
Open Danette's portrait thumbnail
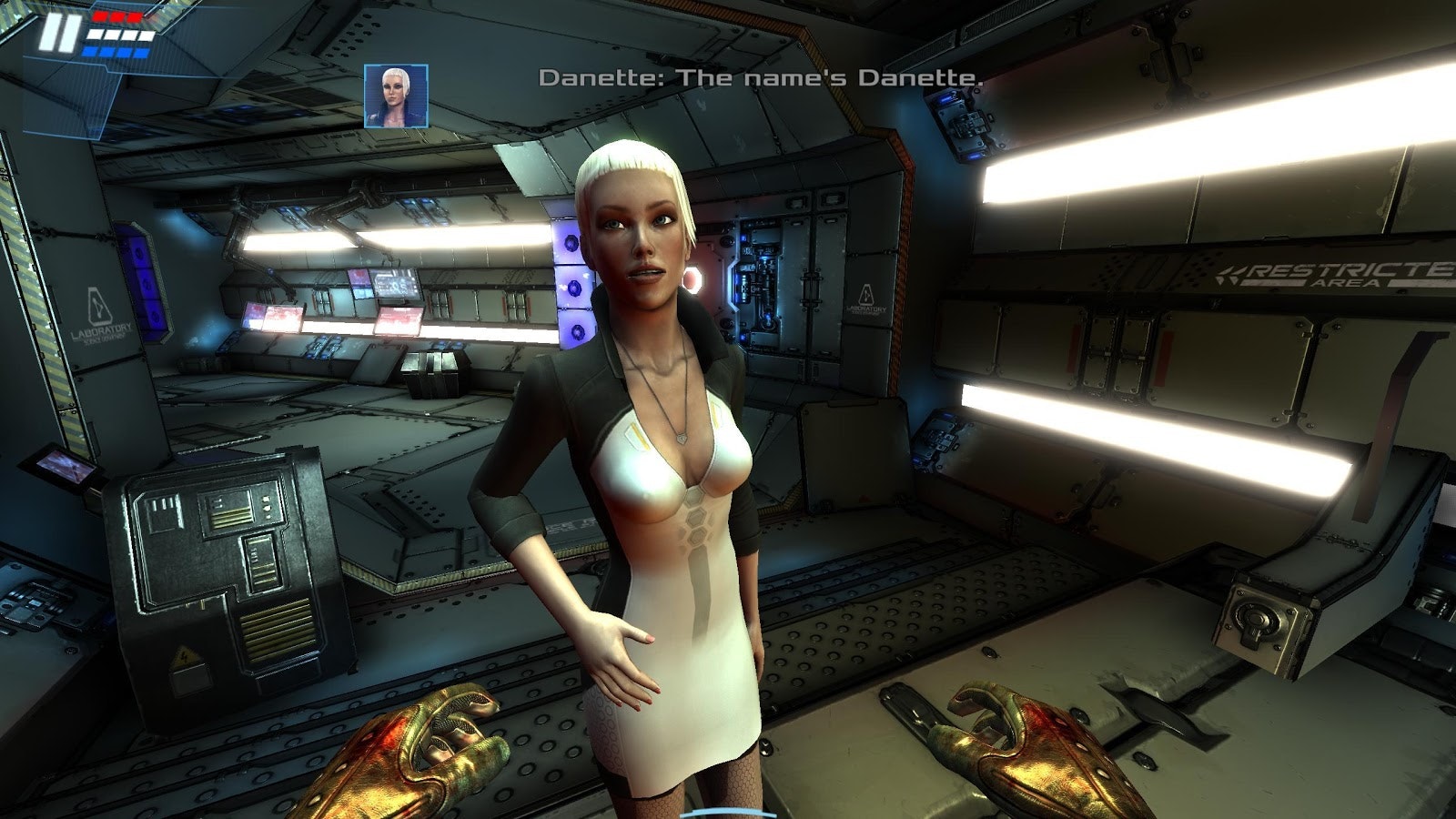(x=395, y=96)
